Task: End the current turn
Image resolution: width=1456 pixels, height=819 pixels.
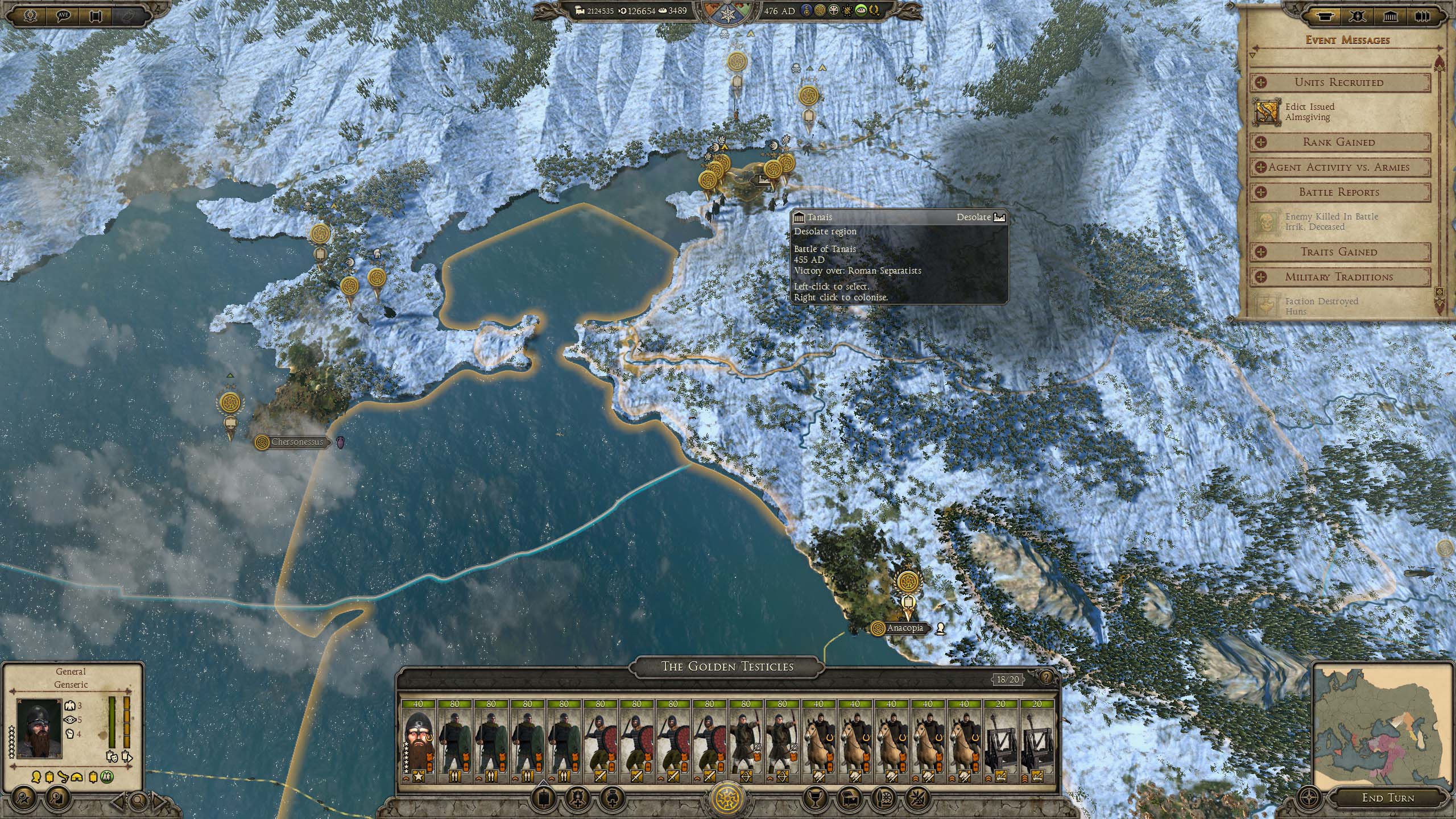Action: [1387, 797]
